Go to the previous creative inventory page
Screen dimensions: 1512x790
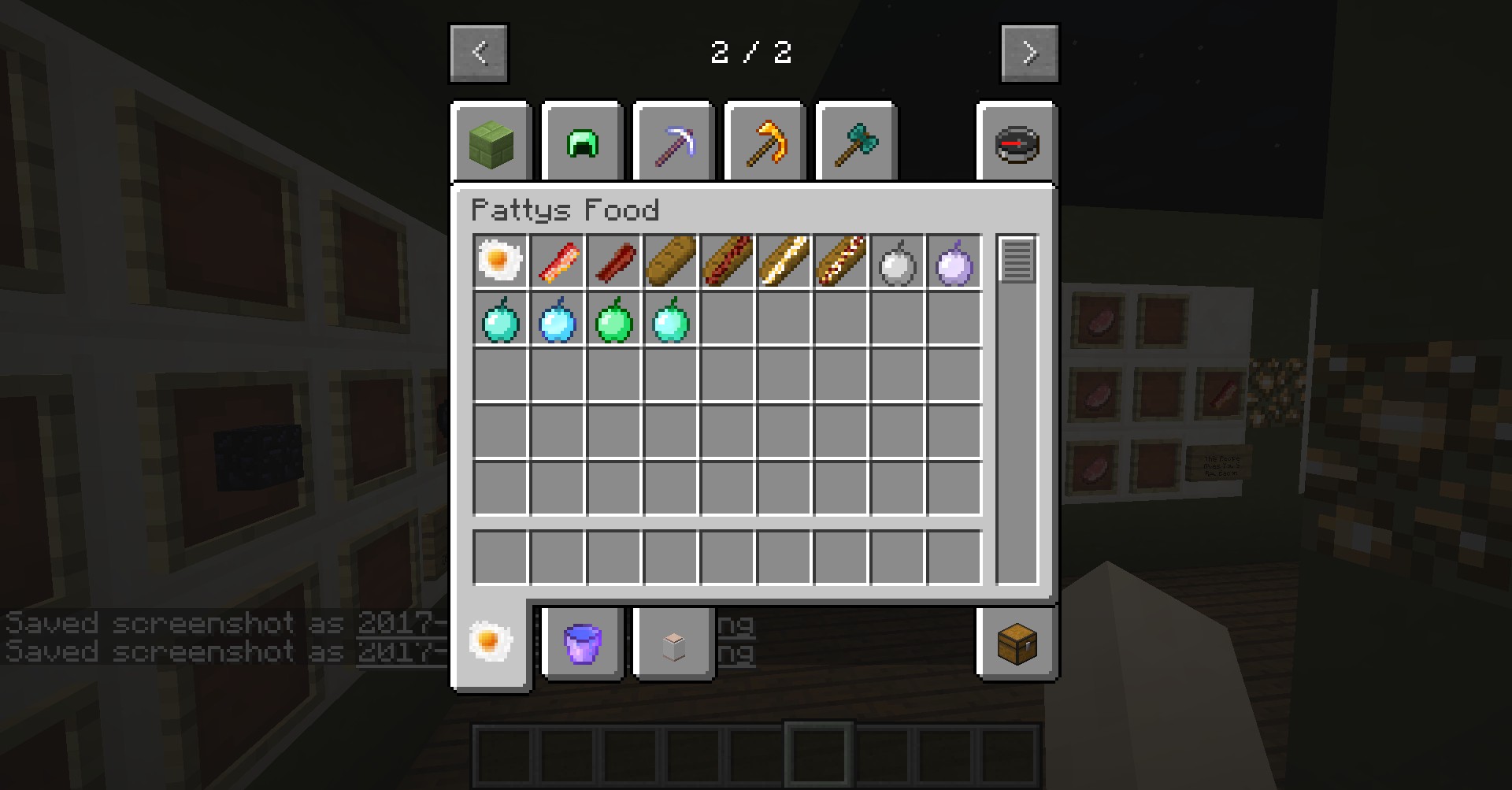tap(479, 54)
